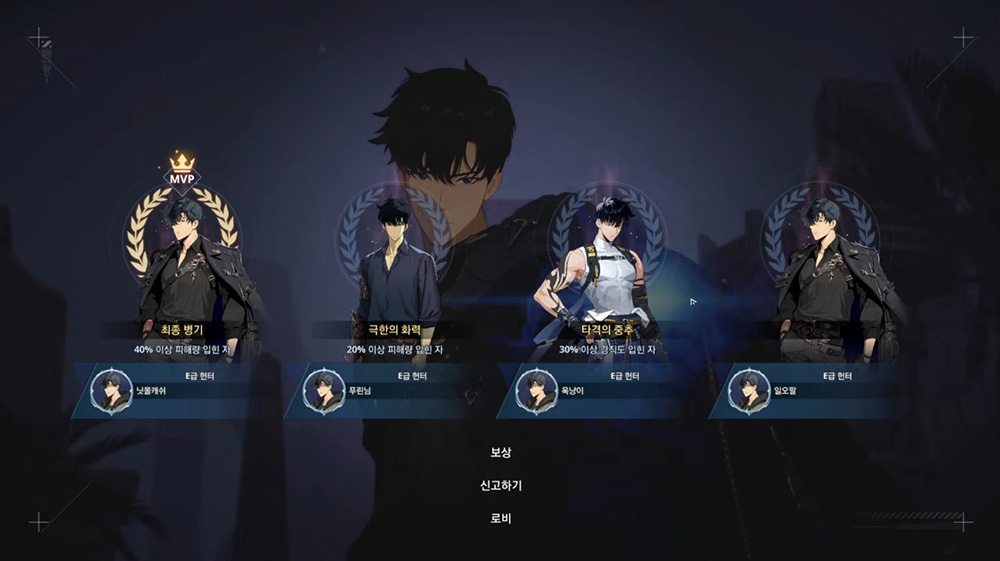Return to lobby via 로비
The image size is (1000, 561).
500,519
